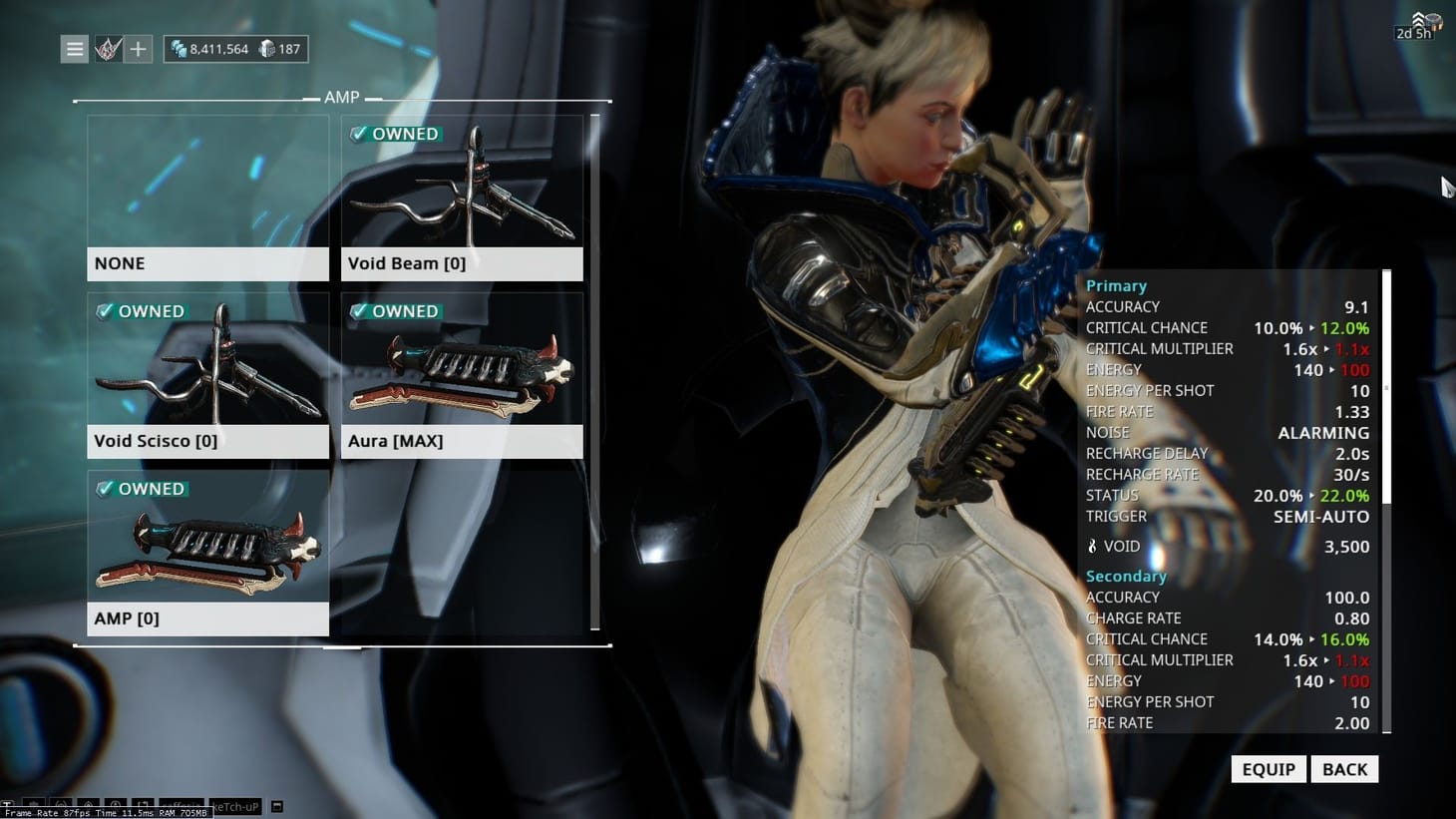Click the T overlay icon on the taskbar
This screenshot has height=819, width=1456.
point(10,806)
